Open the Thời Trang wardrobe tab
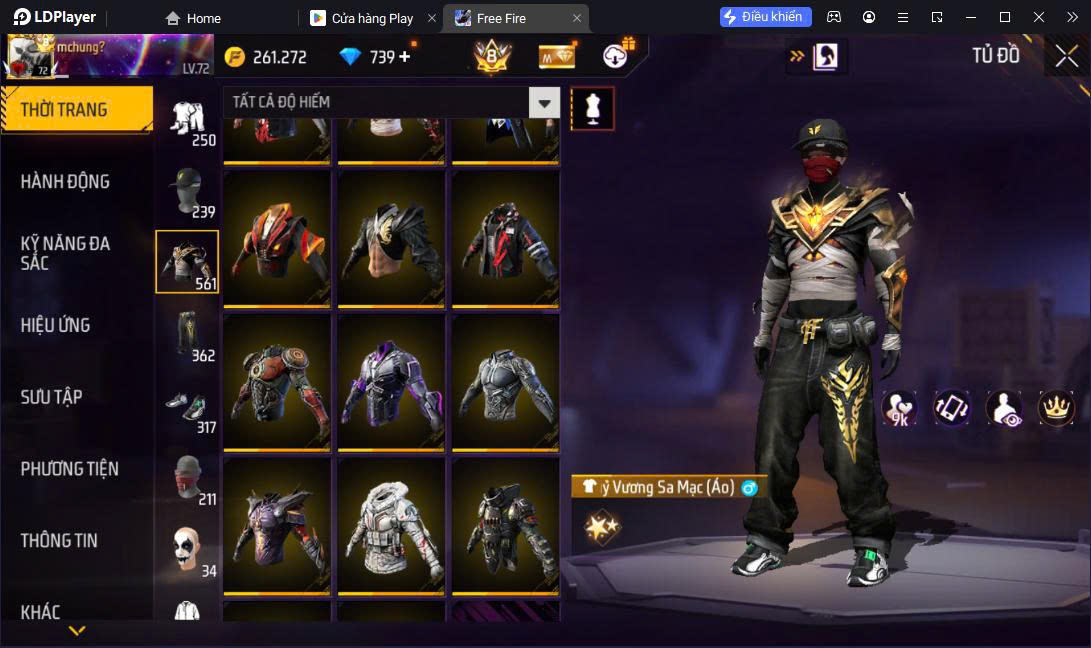The width and height of the screenshot is (1091, 648). point(76,110)
